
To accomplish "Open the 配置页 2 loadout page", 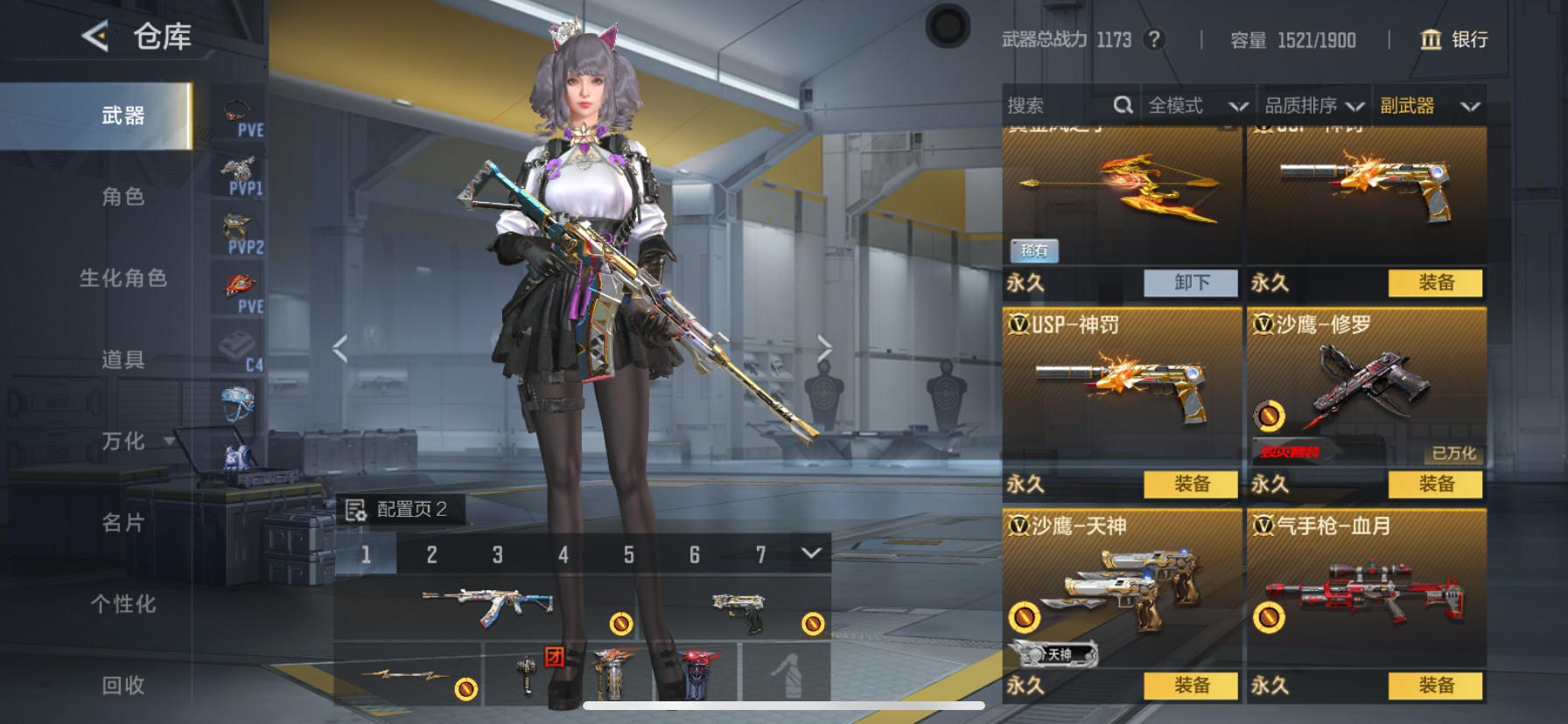I will coord(399,509).
